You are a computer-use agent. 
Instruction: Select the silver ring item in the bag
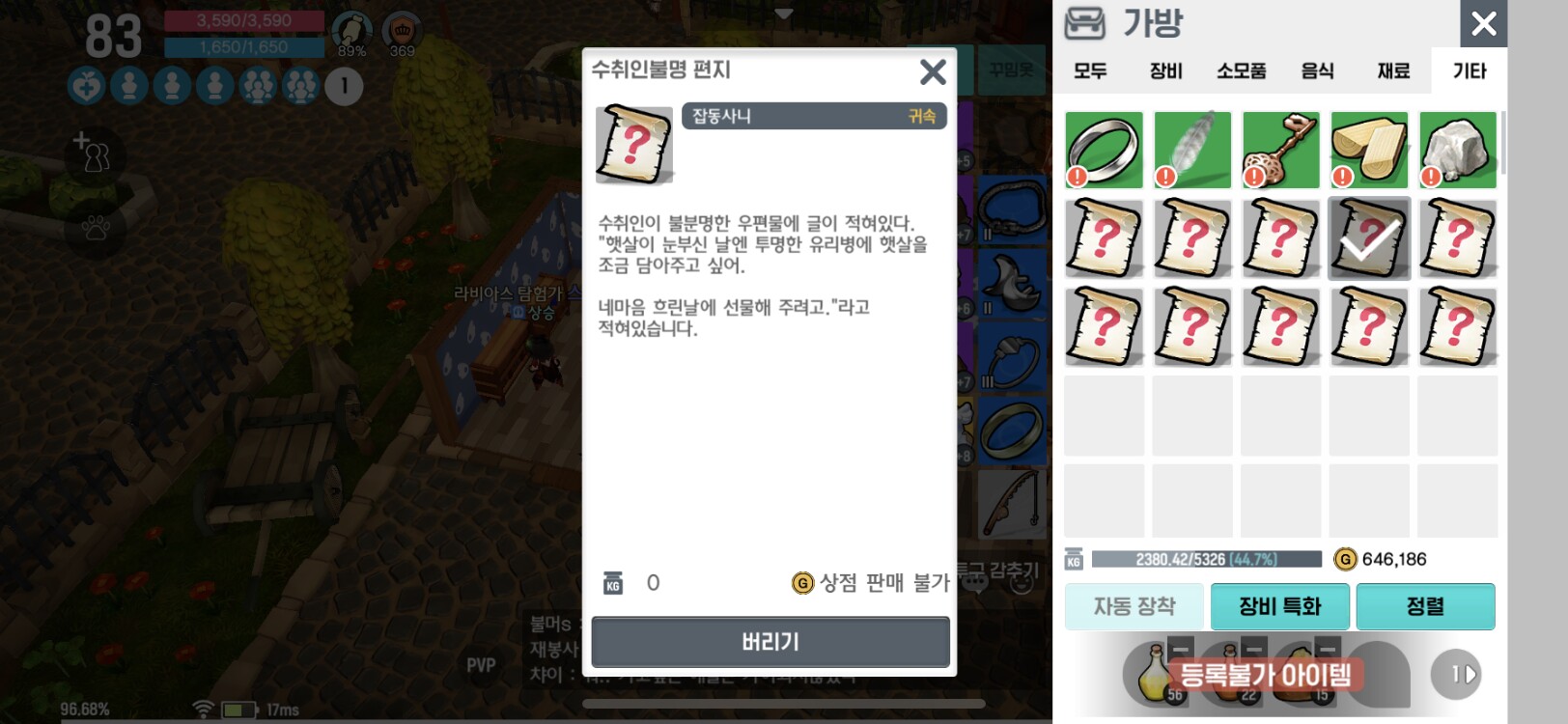(1104, 150)
